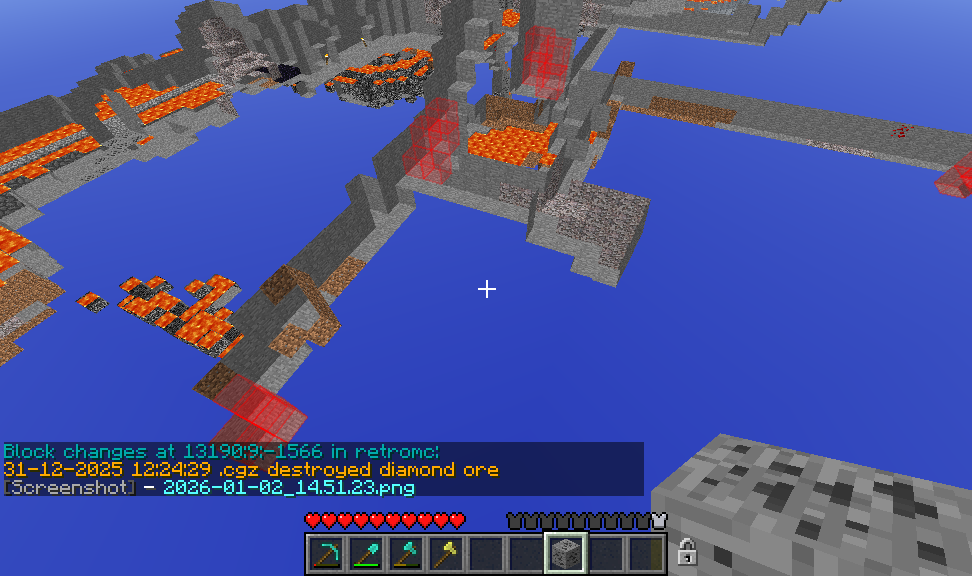Screen dimensions: 972x576
Task: Select the diamond shovel hotbar slot
Action: (x=365, y=553)
